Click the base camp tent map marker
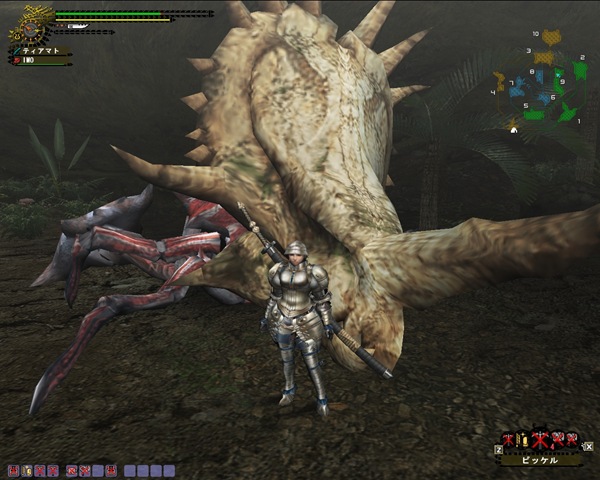 click(x=515, y=128)
